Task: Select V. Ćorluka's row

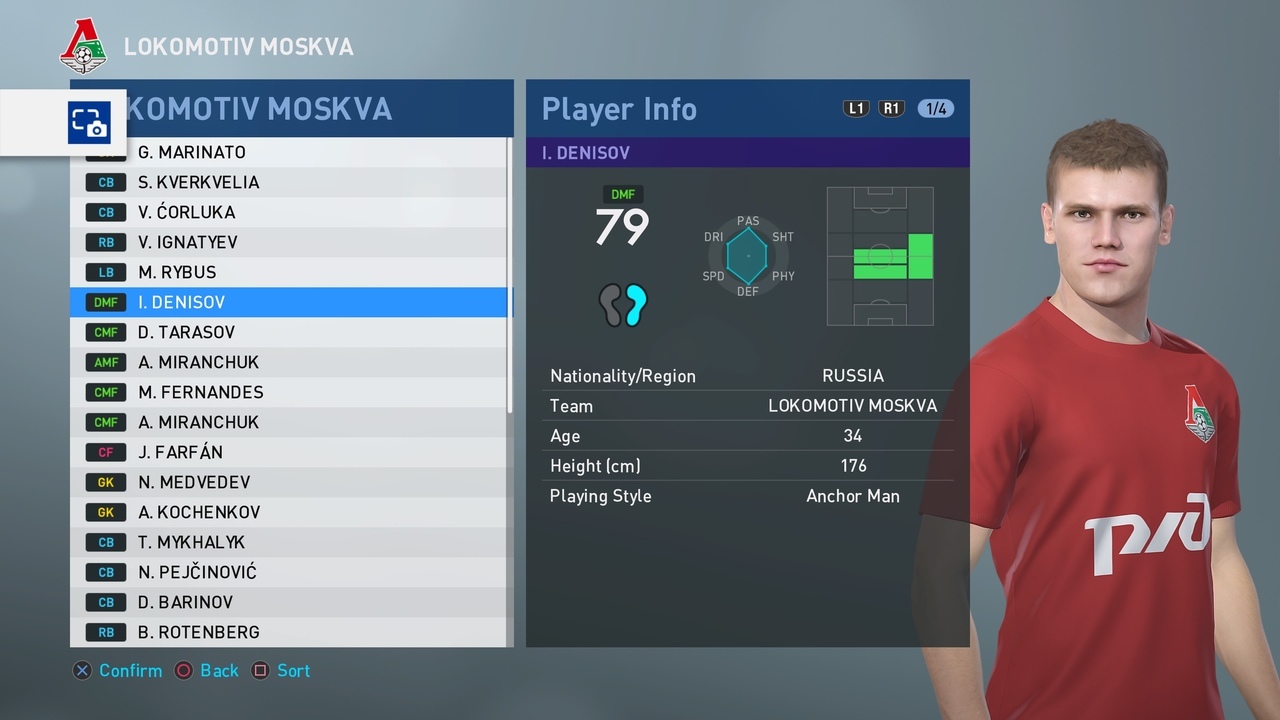Action: 290,212
